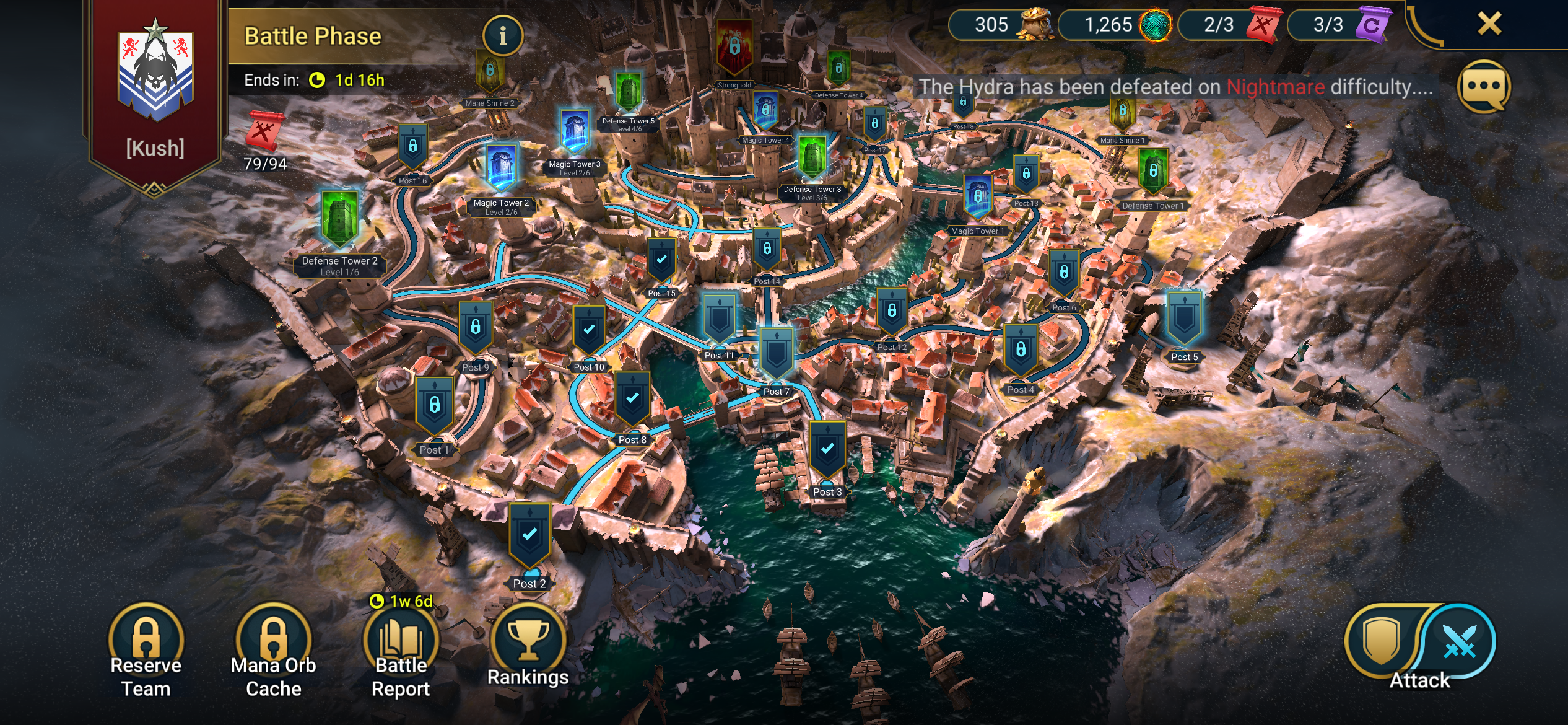Choose the Post 3 shield marker

827,449
